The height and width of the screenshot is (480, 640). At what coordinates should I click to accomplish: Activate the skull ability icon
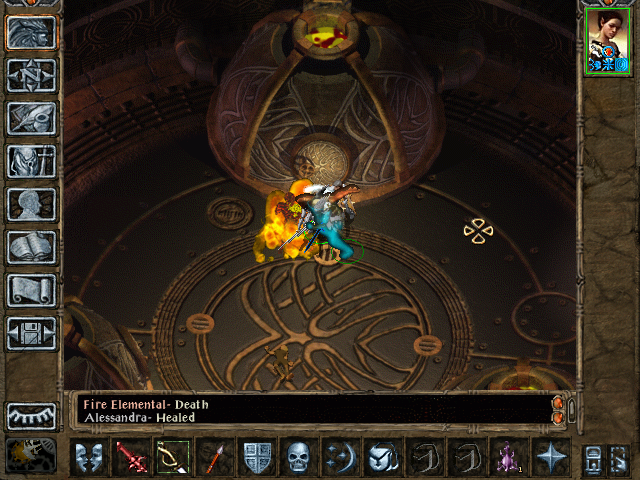click(x=299, y=457)
